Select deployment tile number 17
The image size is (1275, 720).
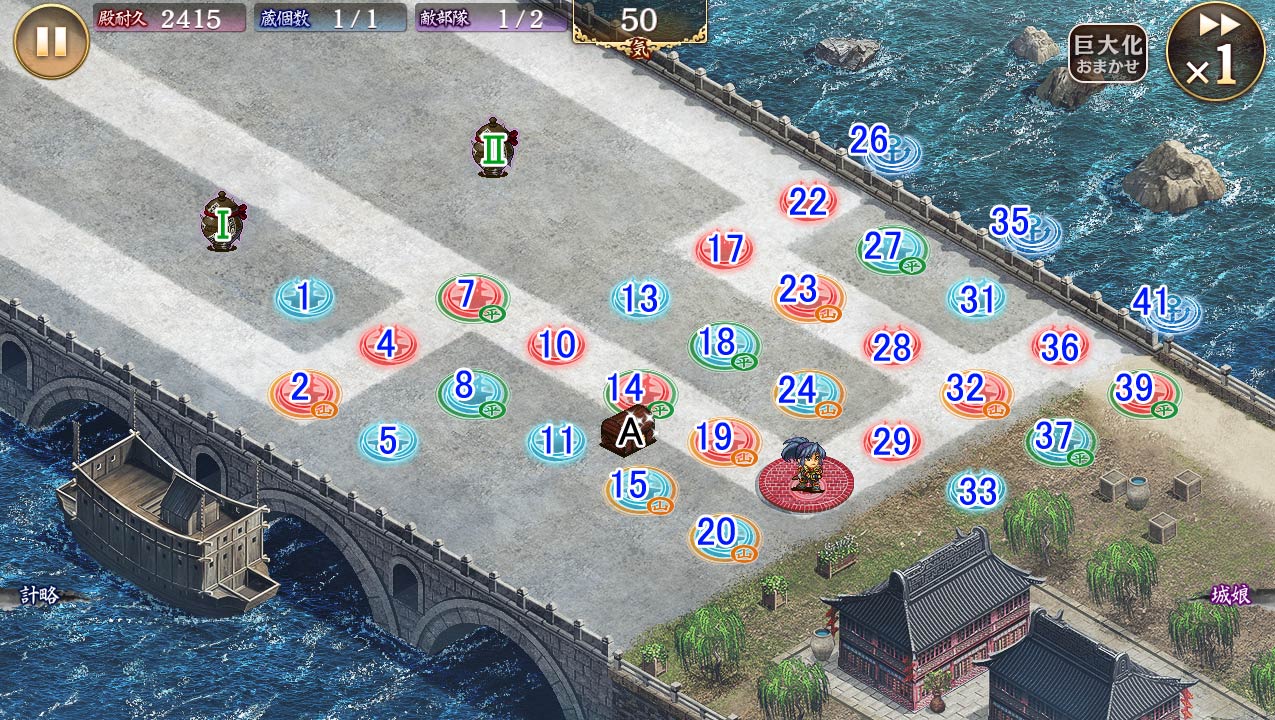[725, 249]
